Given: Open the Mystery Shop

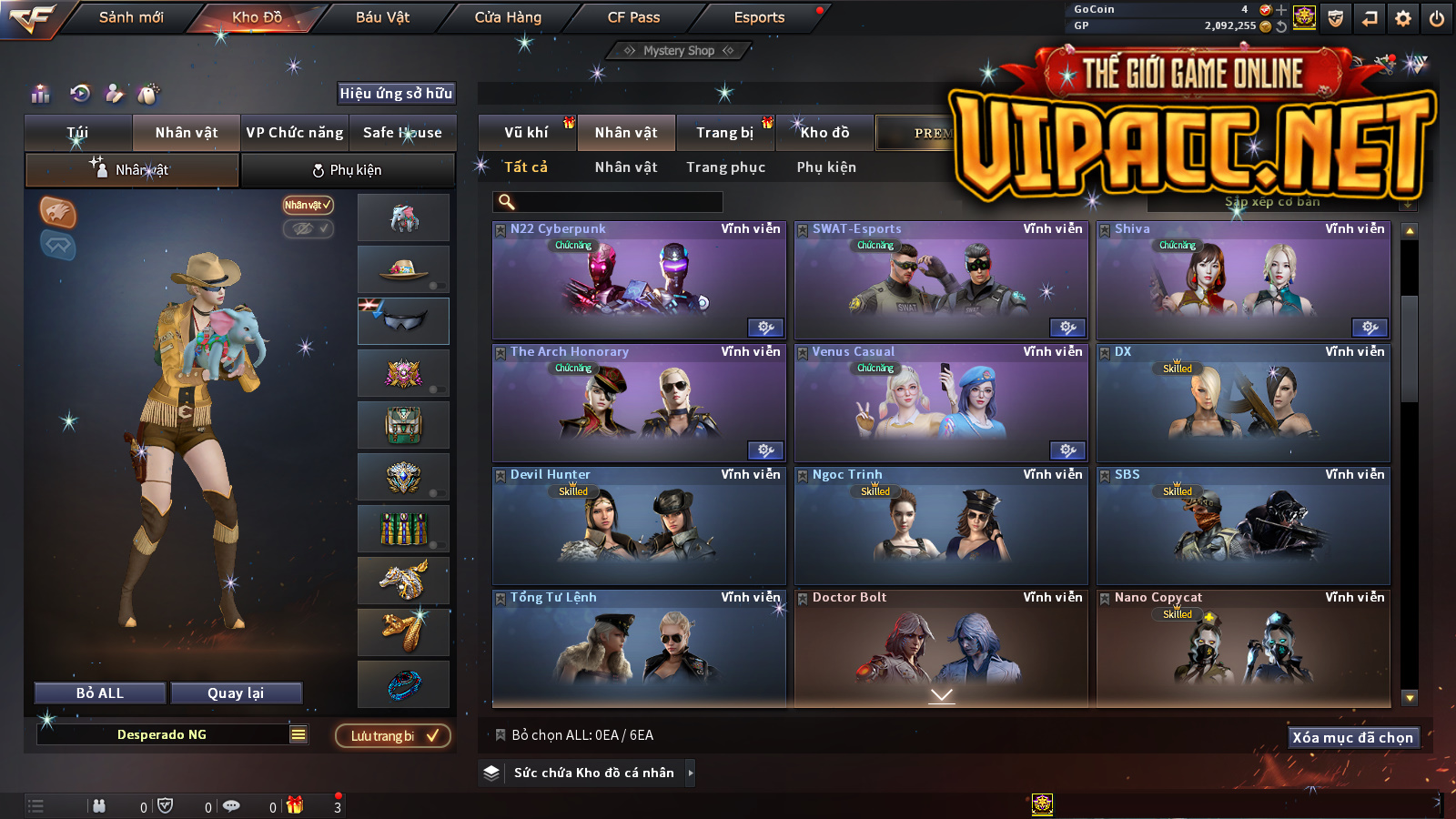Looking at the screenshot, I should pos(679,51).
